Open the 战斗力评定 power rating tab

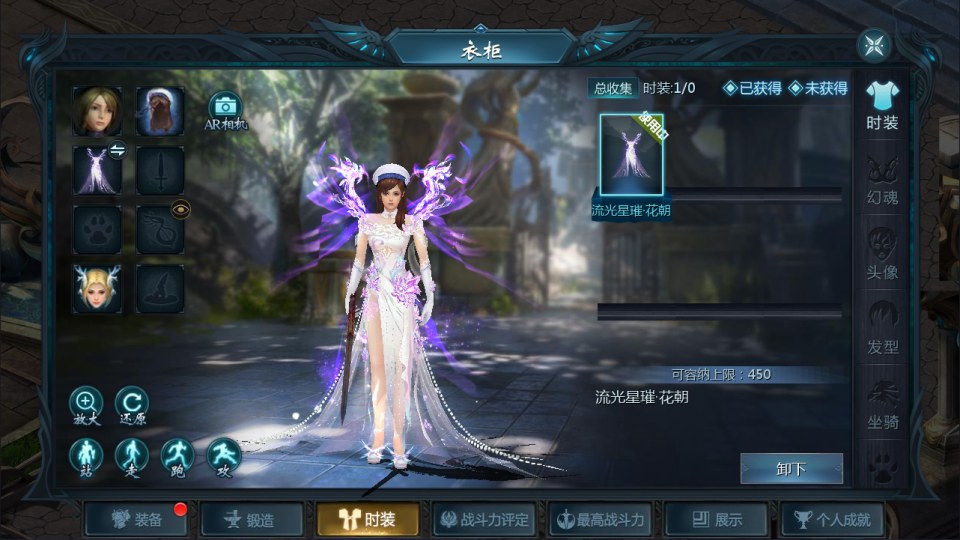point(484,520)
